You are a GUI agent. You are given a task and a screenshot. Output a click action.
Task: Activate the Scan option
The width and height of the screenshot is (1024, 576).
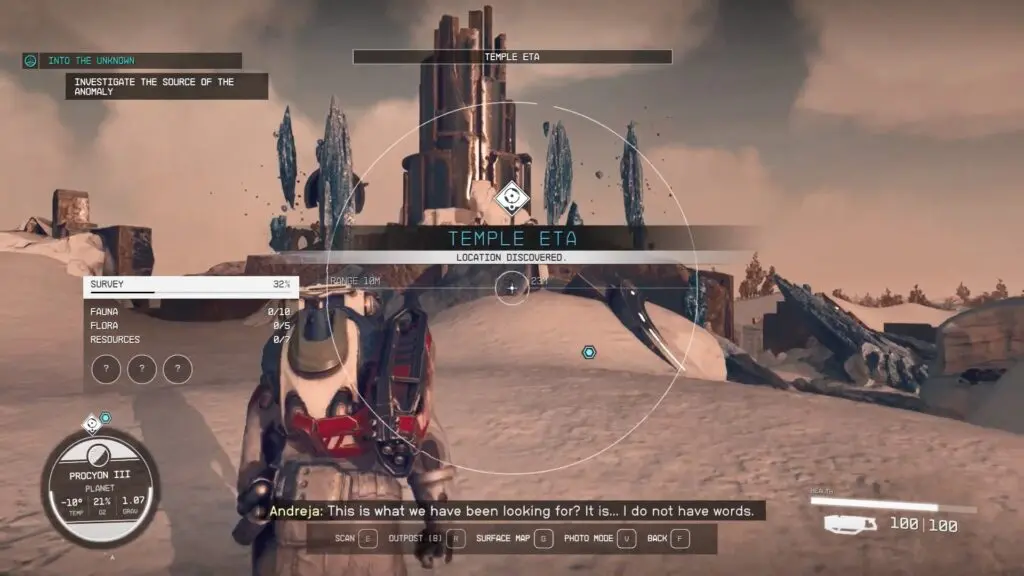point(356,538)
